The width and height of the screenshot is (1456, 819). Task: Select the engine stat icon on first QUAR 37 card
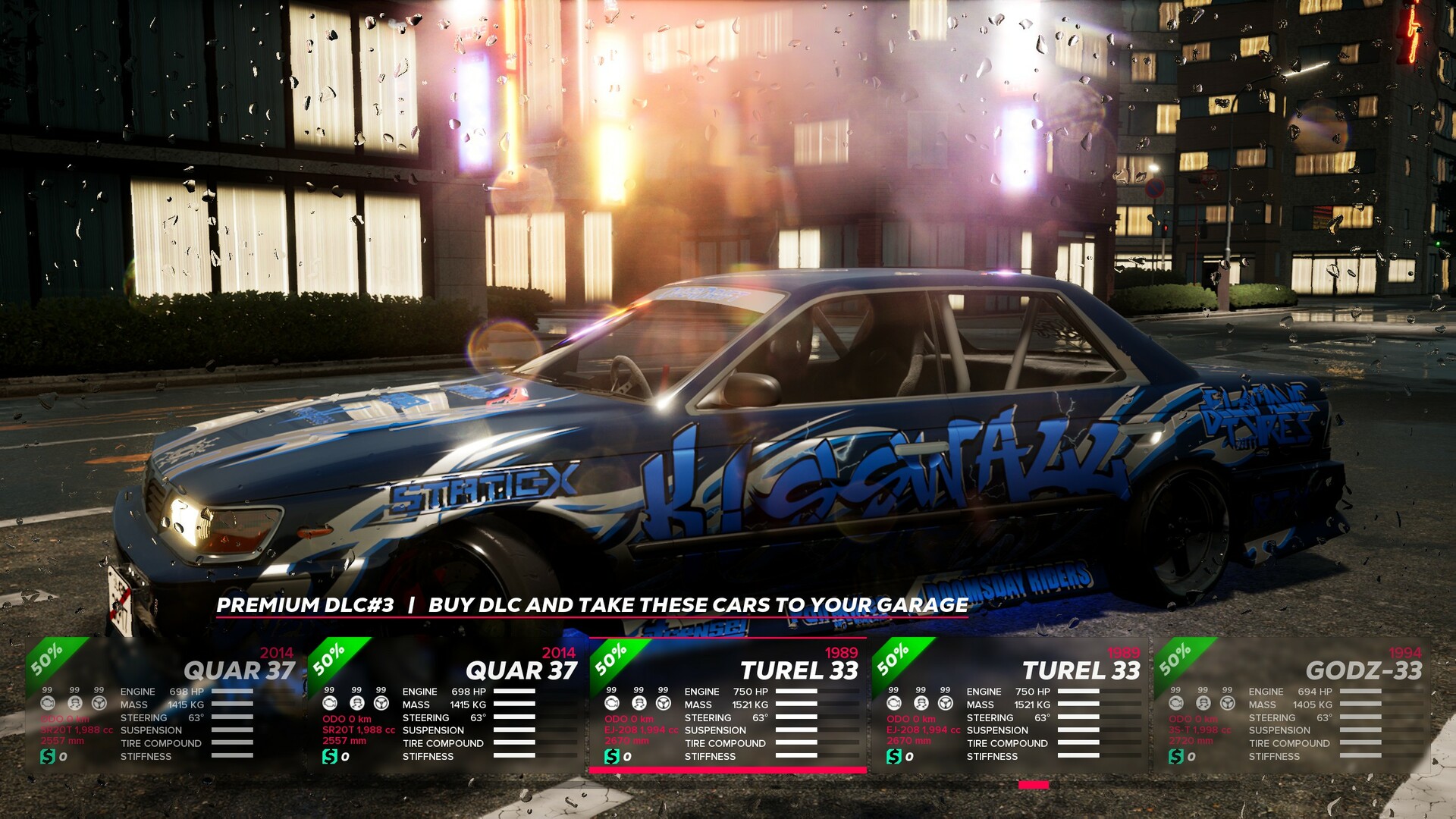click(x=49, y=701)
